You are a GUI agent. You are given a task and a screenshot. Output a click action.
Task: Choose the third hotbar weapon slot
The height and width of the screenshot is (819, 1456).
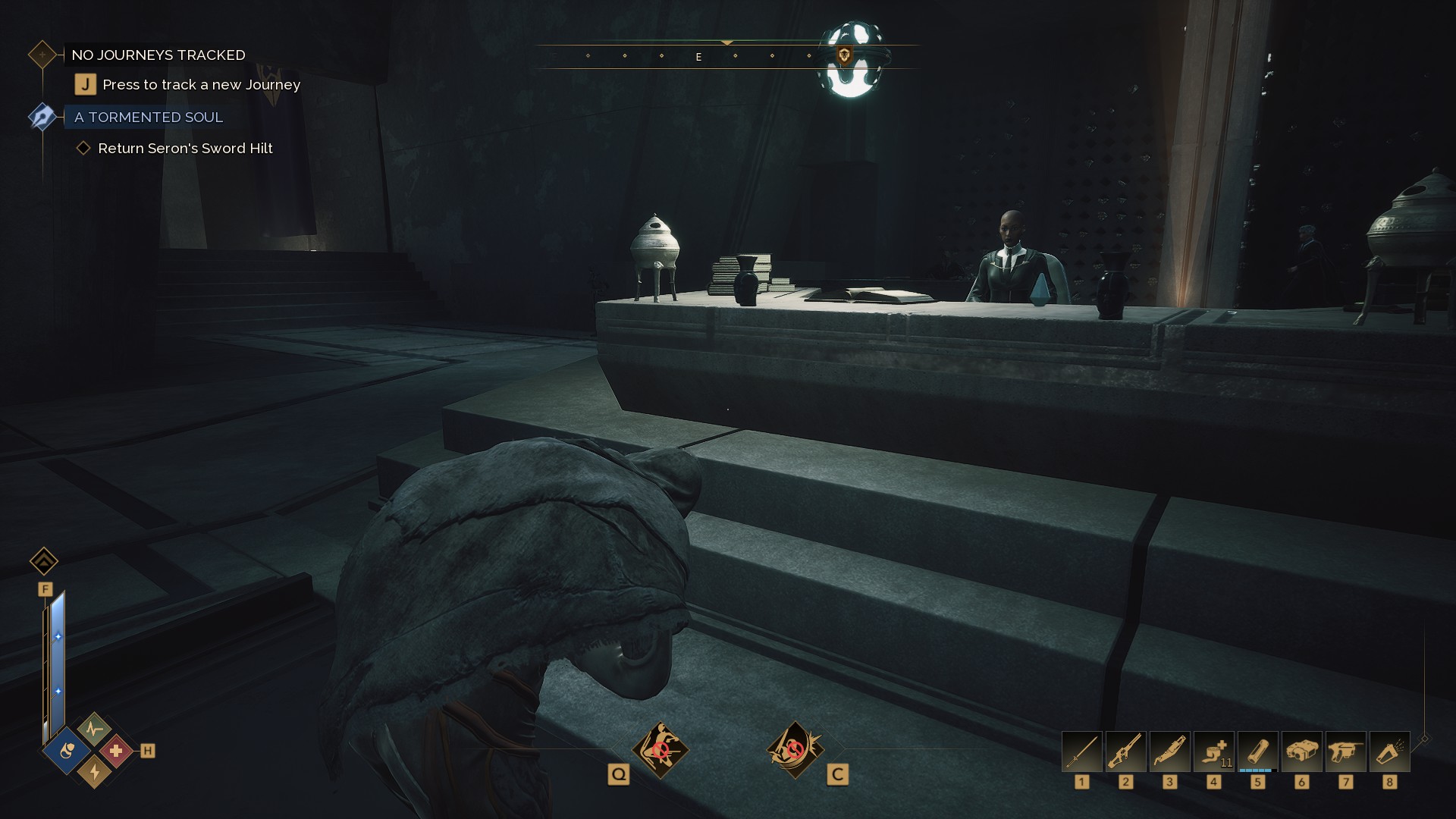(x=1170, y=752)
